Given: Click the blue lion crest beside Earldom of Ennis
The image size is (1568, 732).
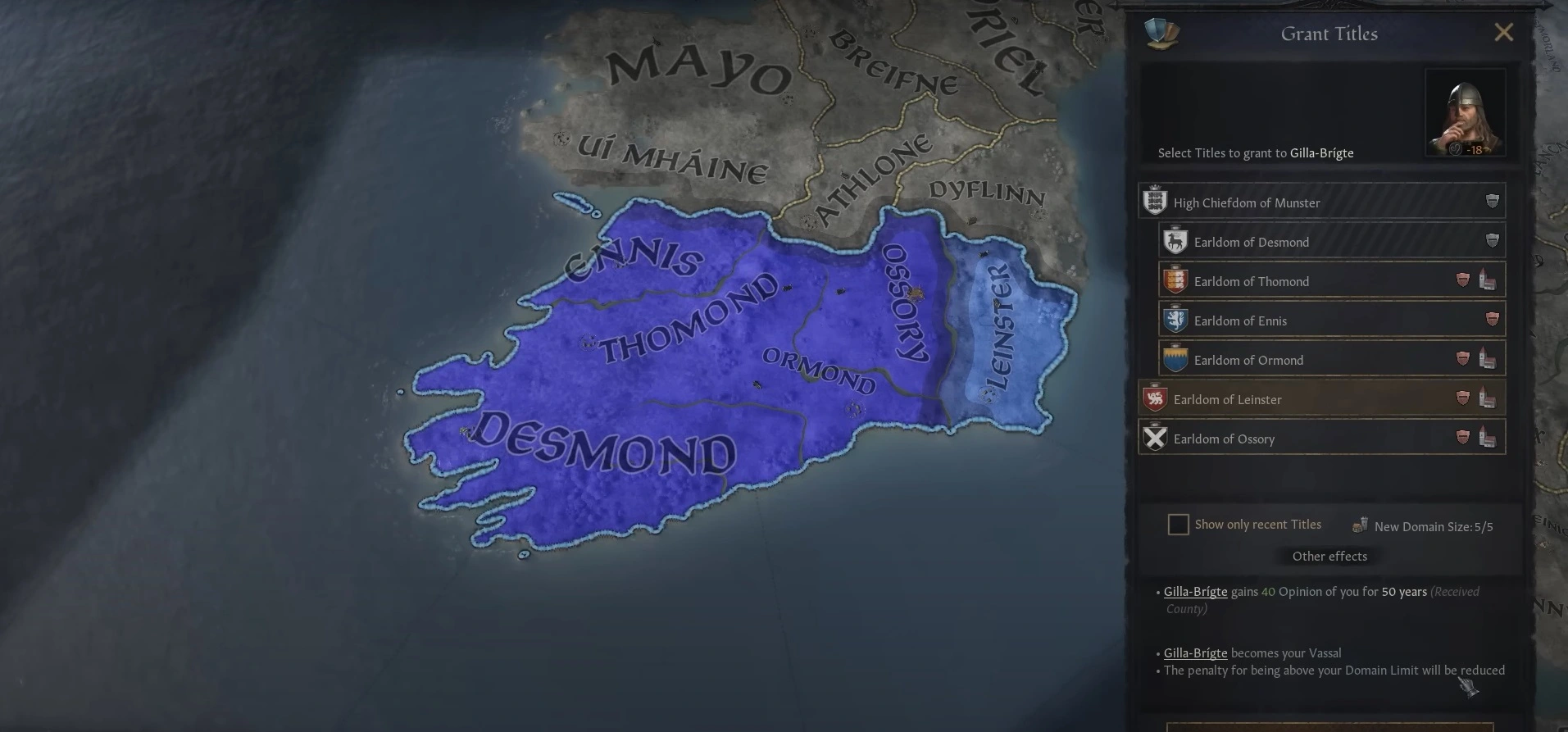Looking at the screenshot, I should click(x=1177, y=320).
